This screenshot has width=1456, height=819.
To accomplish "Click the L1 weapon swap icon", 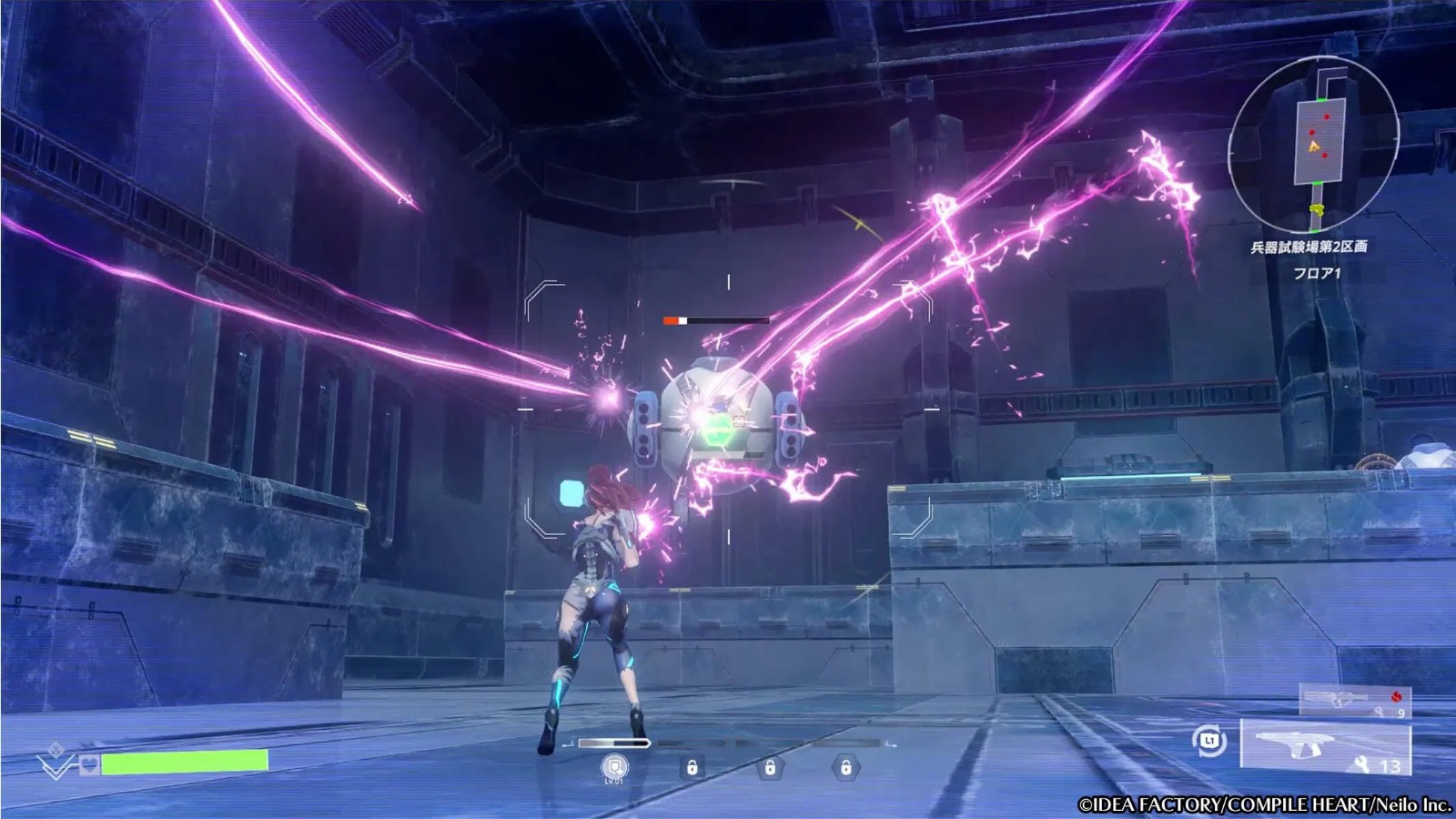I will pos(1210,742).
